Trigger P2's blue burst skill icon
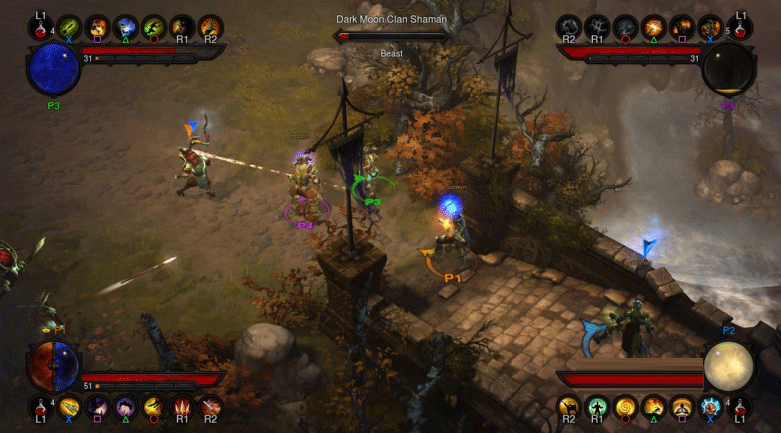Viewport: 781px width, 433px height. [x=711, y=406]
